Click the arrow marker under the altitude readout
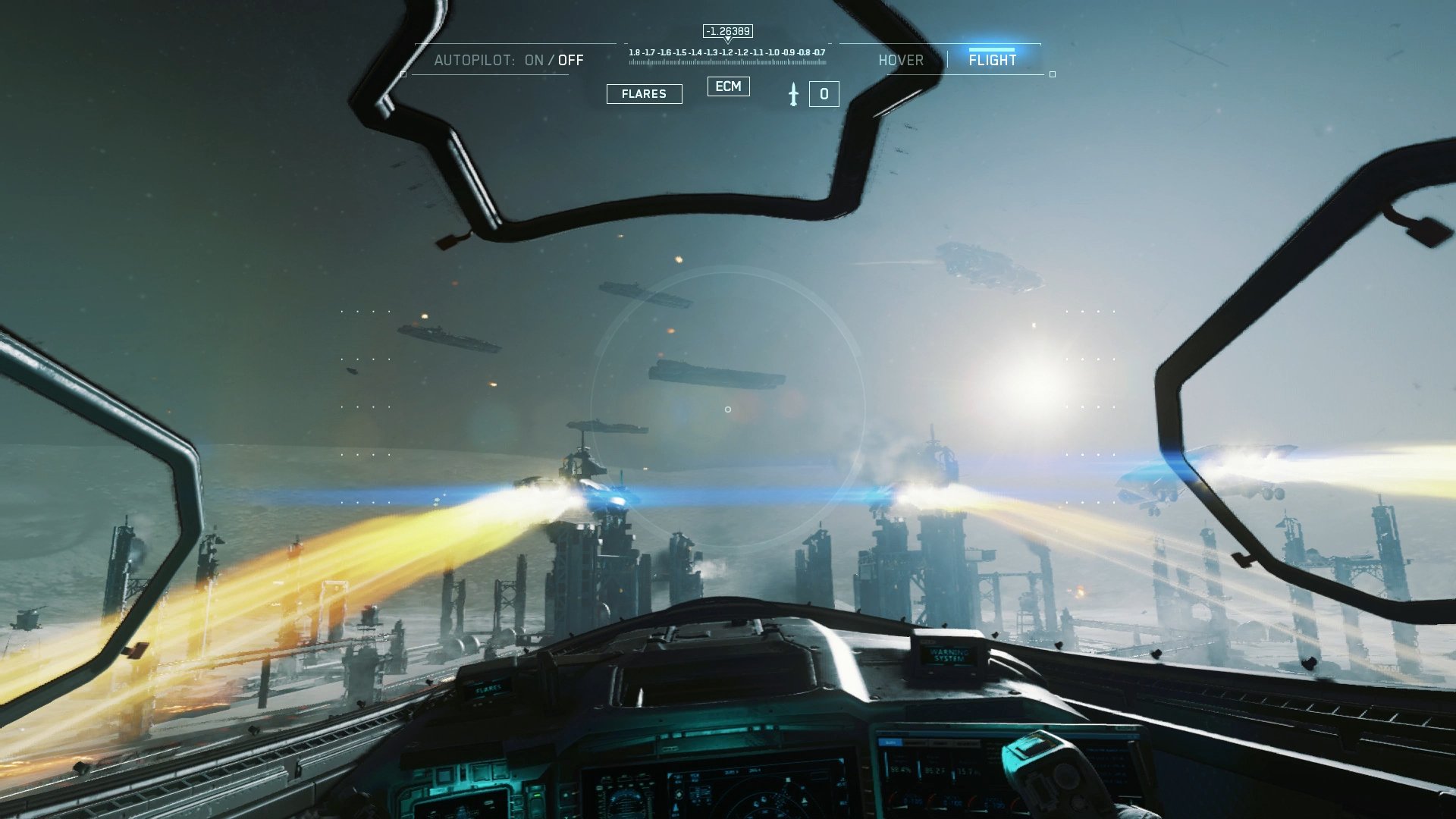This screenshot has width=1456, height=819. click(728, 40)
